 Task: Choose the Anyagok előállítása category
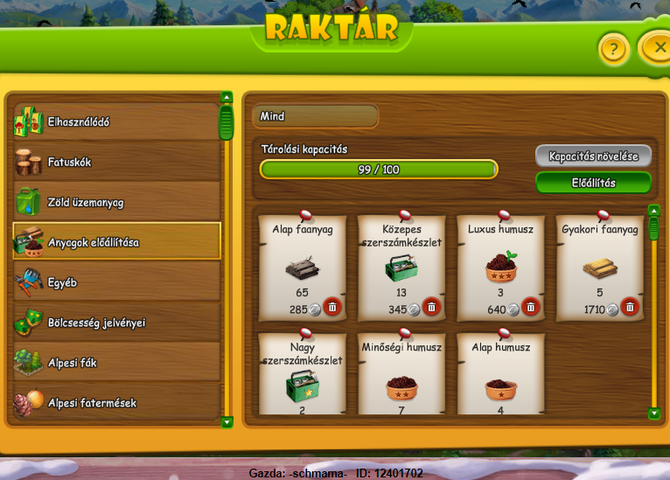tap(115, 242)
